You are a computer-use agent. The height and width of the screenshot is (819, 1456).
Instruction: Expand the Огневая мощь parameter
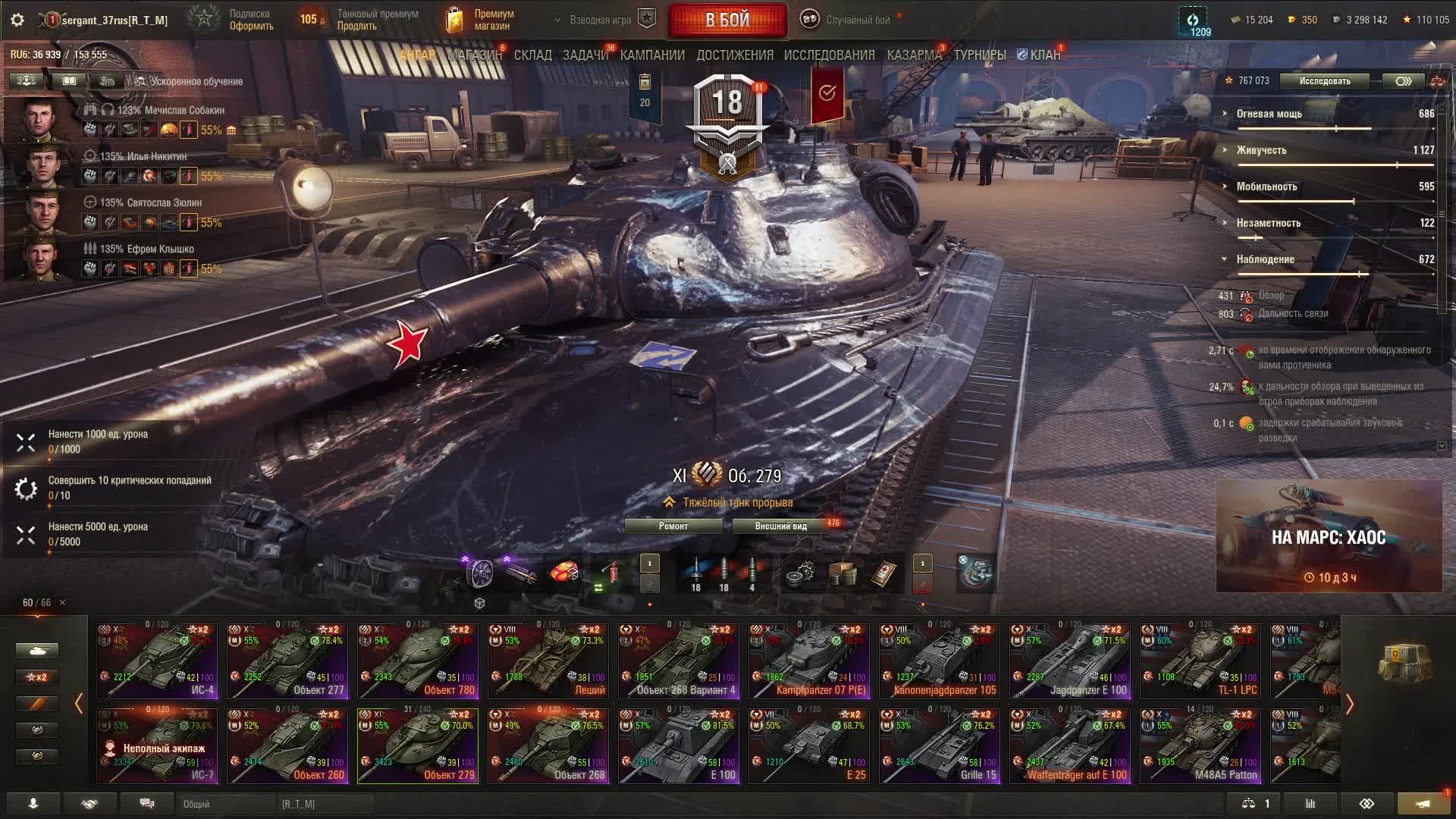[x=1269, y=114]
